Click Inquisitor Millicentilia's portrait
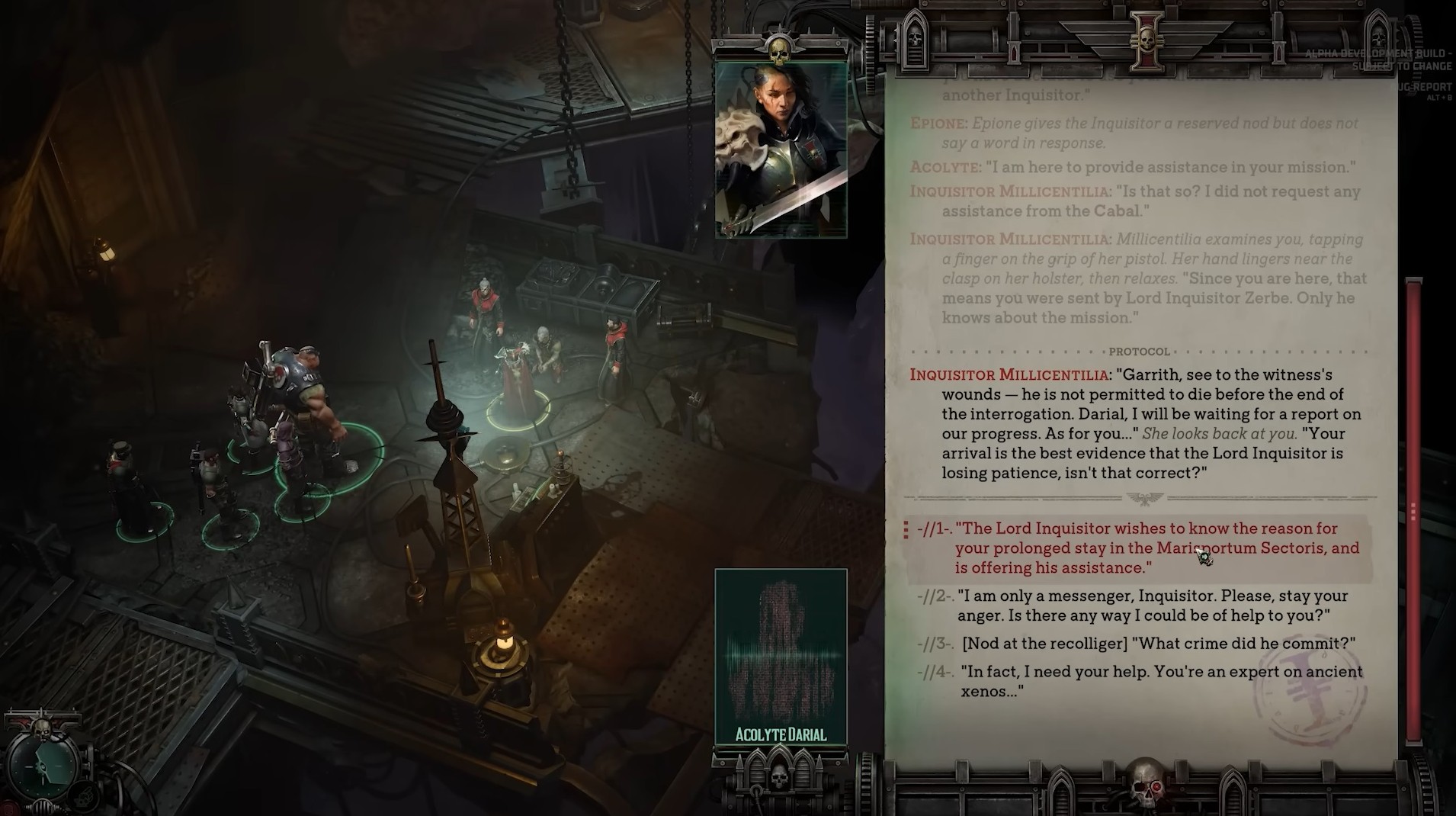The width and height of the screenshot is (1456, 816). [x=781, y=149]
